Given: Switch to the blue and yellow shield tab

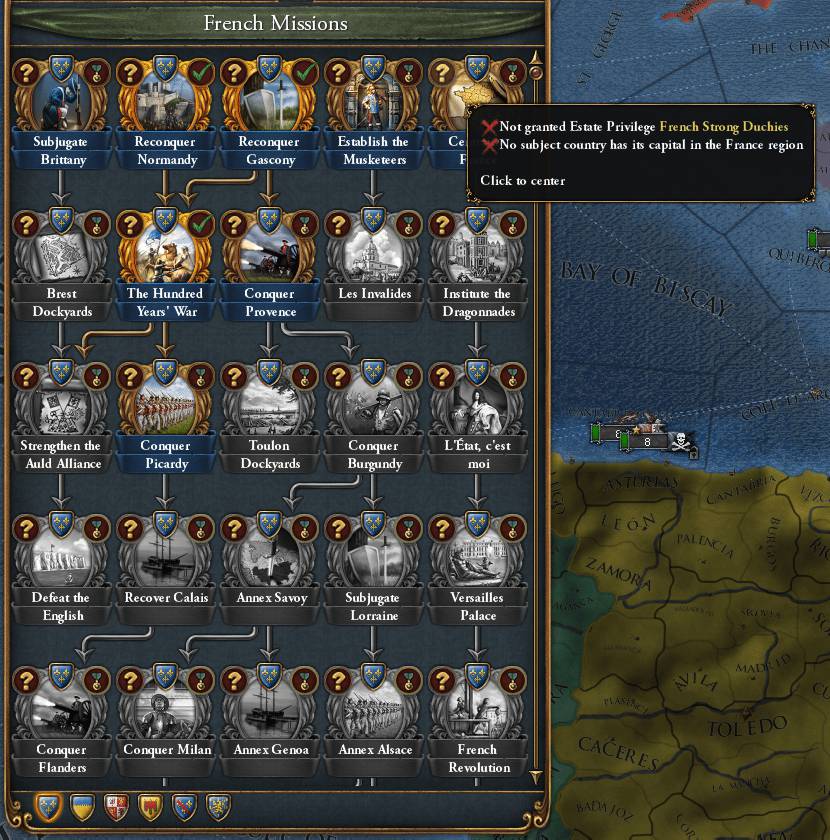Looking at the screenshot, I should 81,806.
